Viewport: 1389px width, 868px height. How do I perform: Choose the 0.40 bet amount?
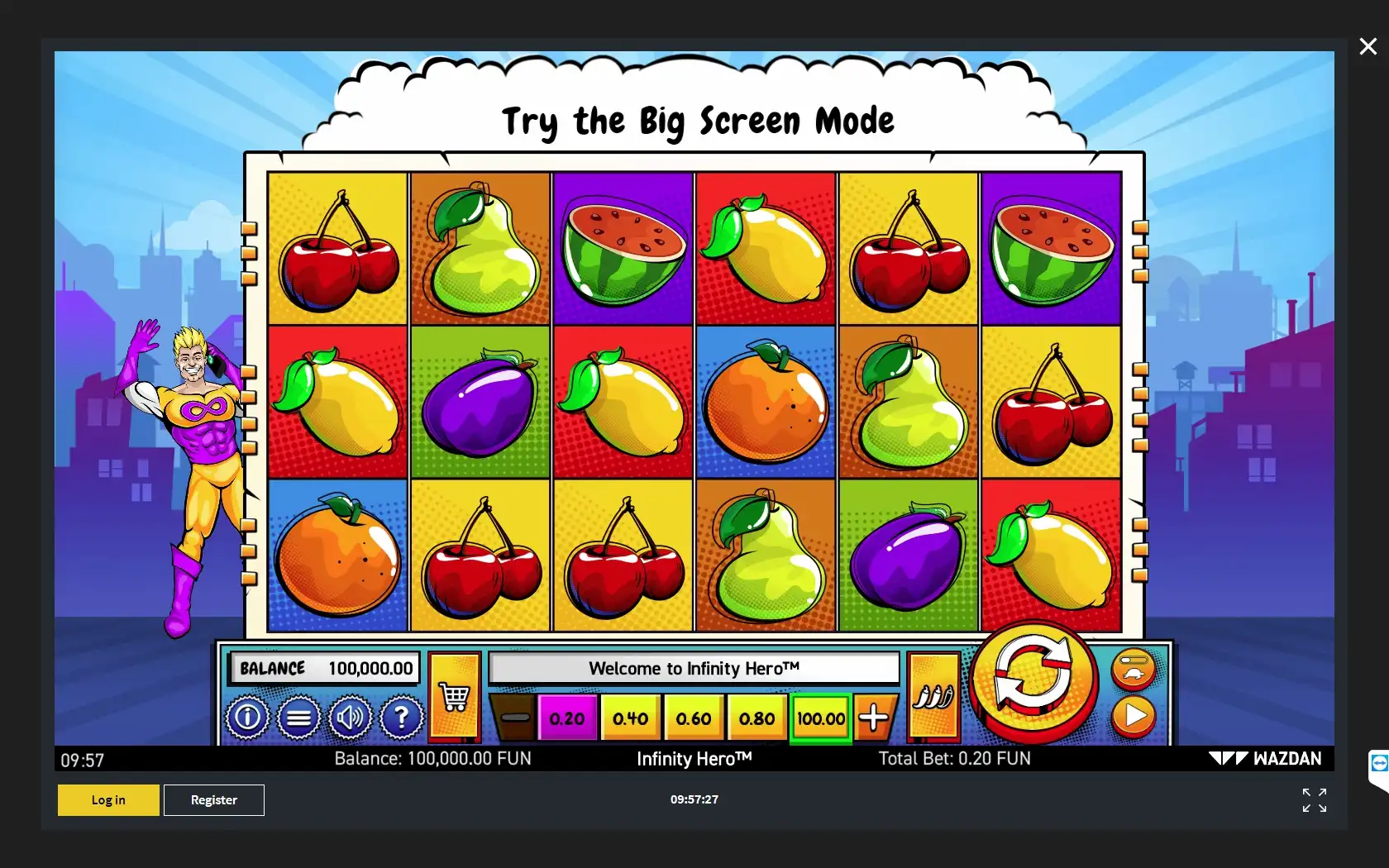(630, 718)
